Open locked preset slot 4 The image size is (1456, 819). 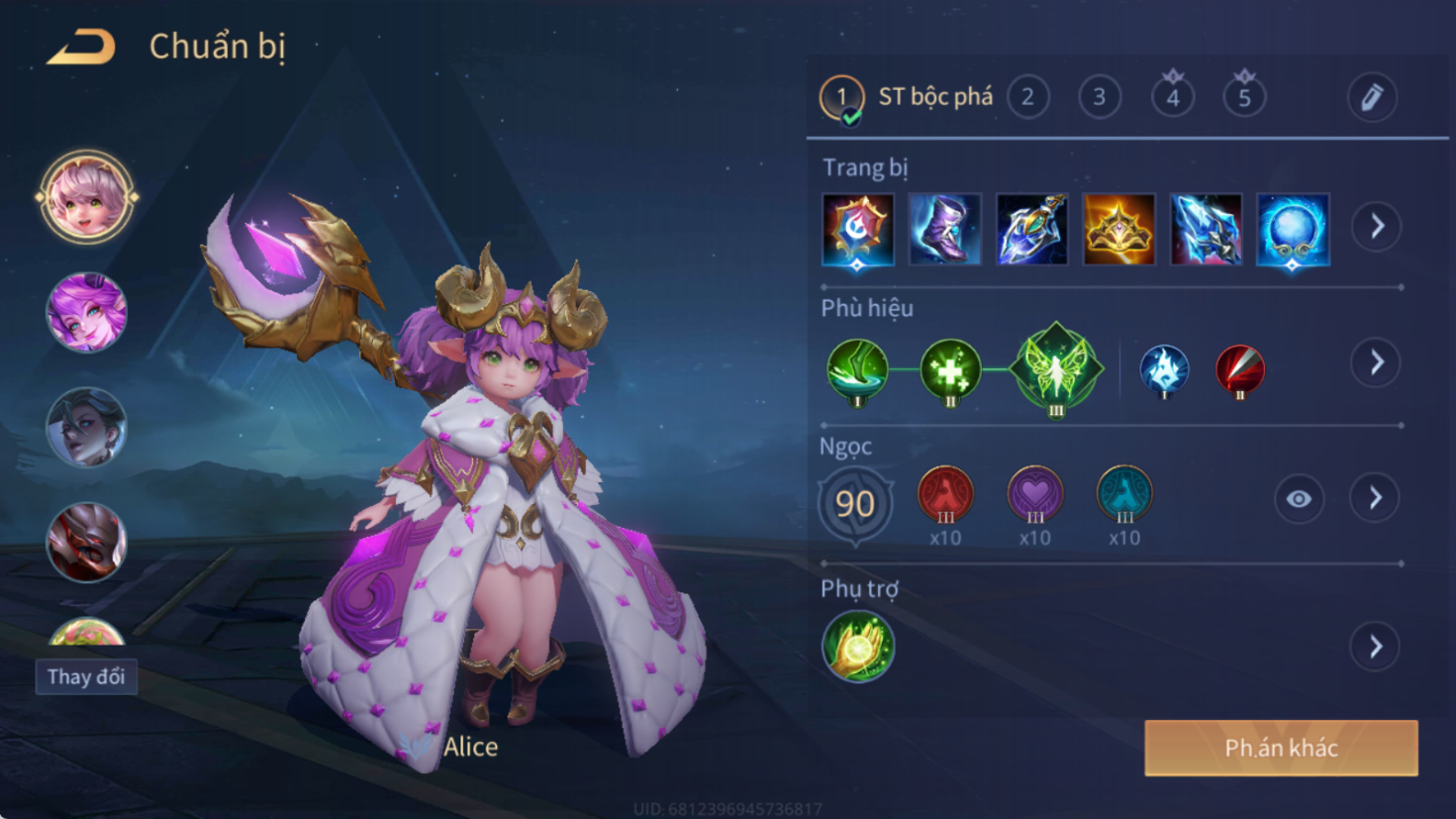point(1172,97)
